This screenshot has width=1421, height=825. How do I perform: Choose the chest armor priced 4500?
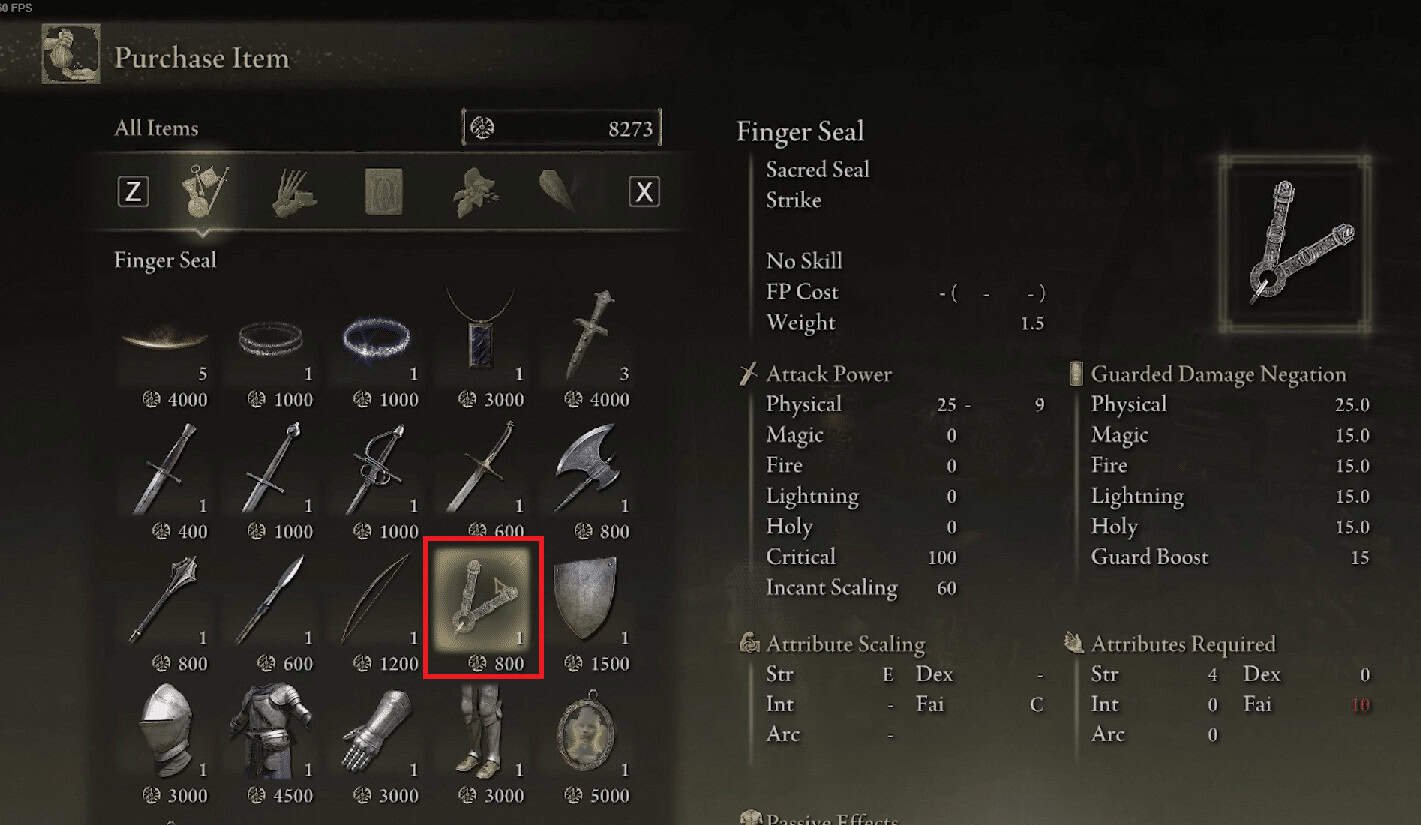click(x=271, y=732)
